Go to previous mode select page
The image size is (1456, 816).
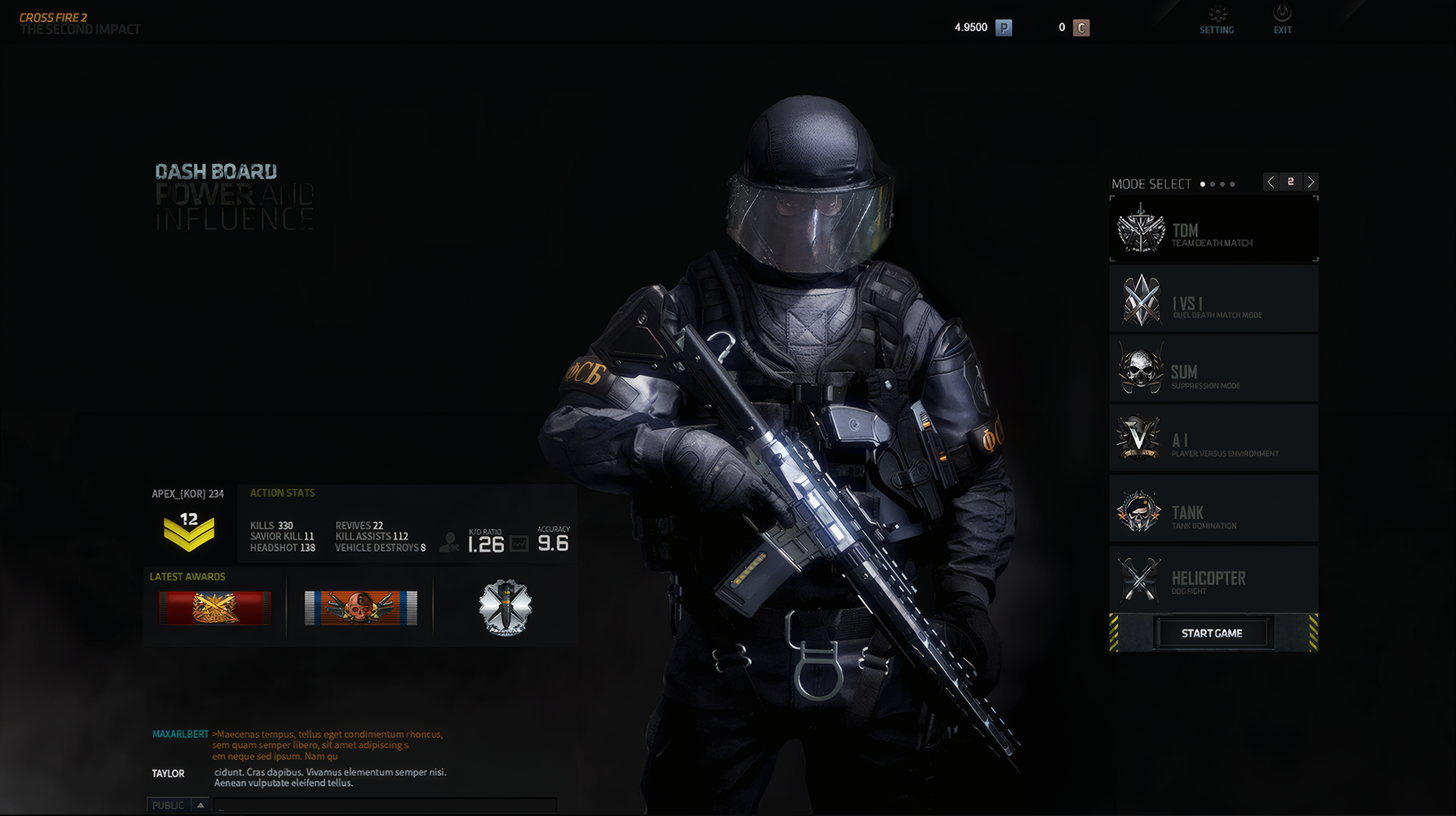(x=1271, y=182)
